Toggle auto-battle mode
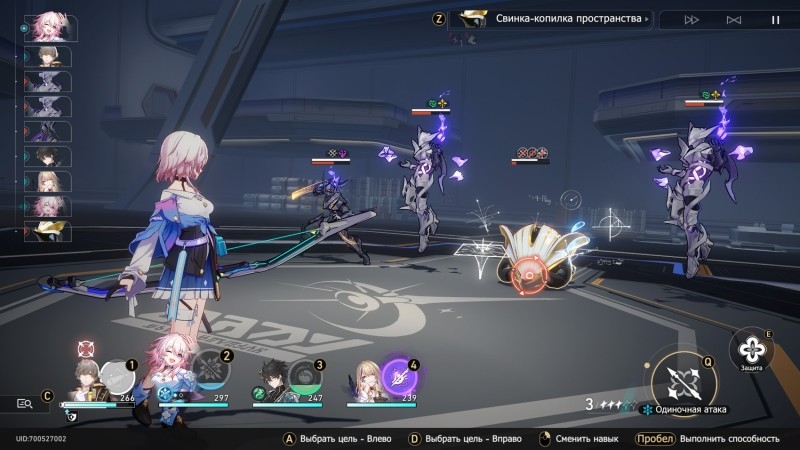Viewport: 800px width, 450px height. point(734,19)
